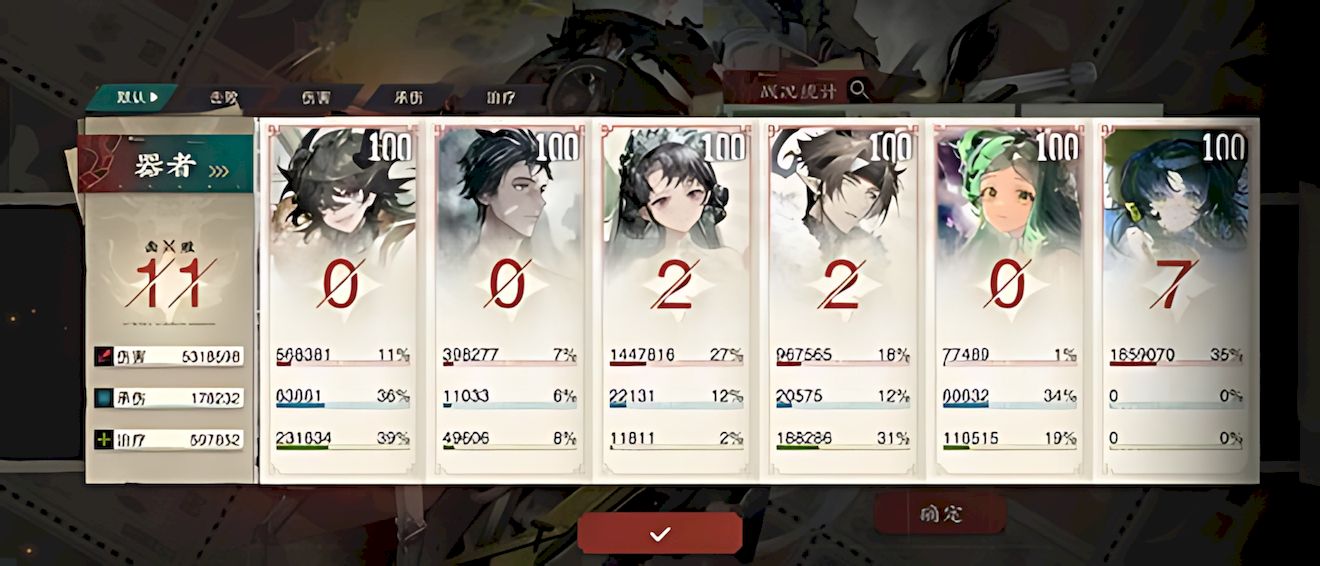Viewport: 1320px width, 566px height.
Task: Confirm with the red checkmark button
Action: [x=659, y=534]
